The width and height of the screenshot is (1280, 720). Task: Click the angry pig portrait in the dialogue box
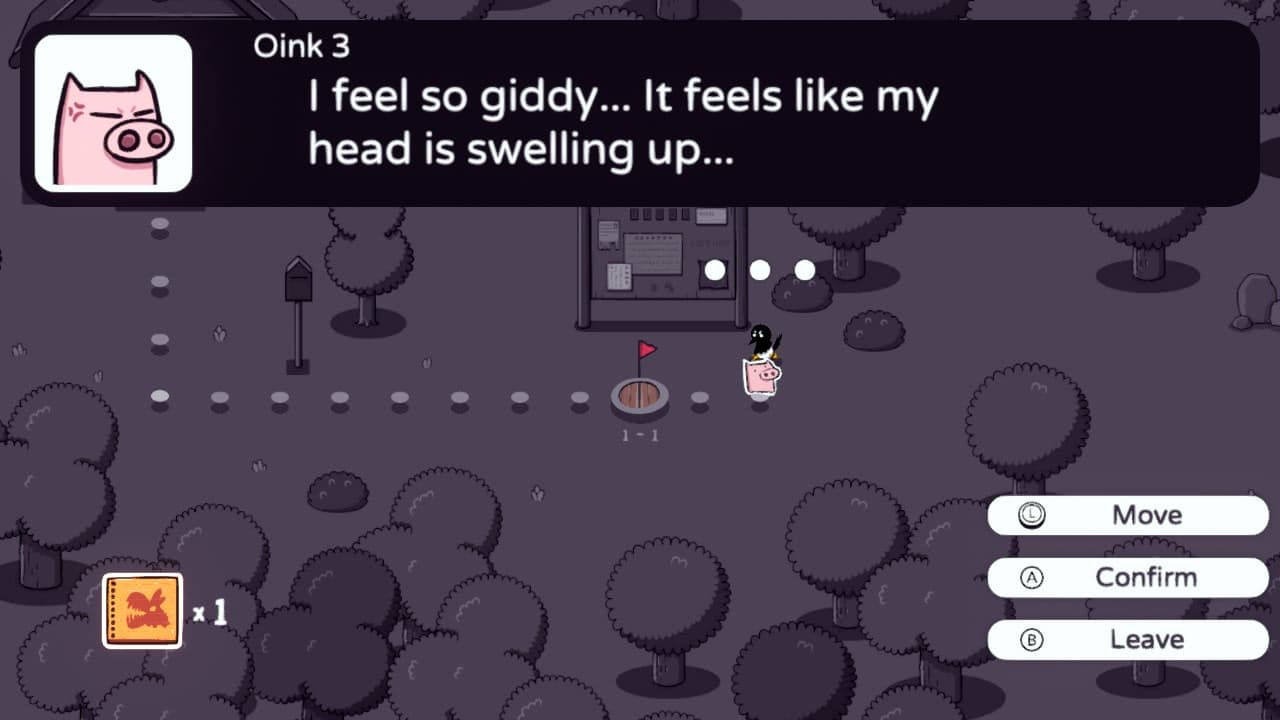(113, 113)
